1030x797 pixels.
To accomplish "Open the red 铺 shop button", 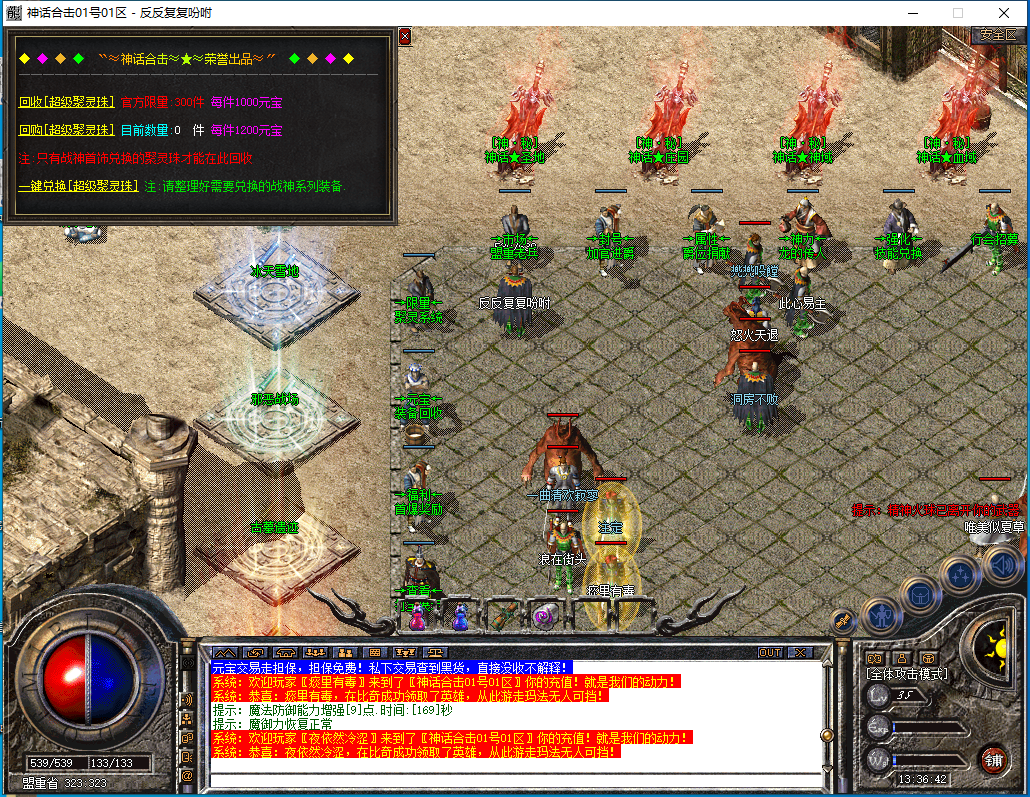I will [992, 758].
